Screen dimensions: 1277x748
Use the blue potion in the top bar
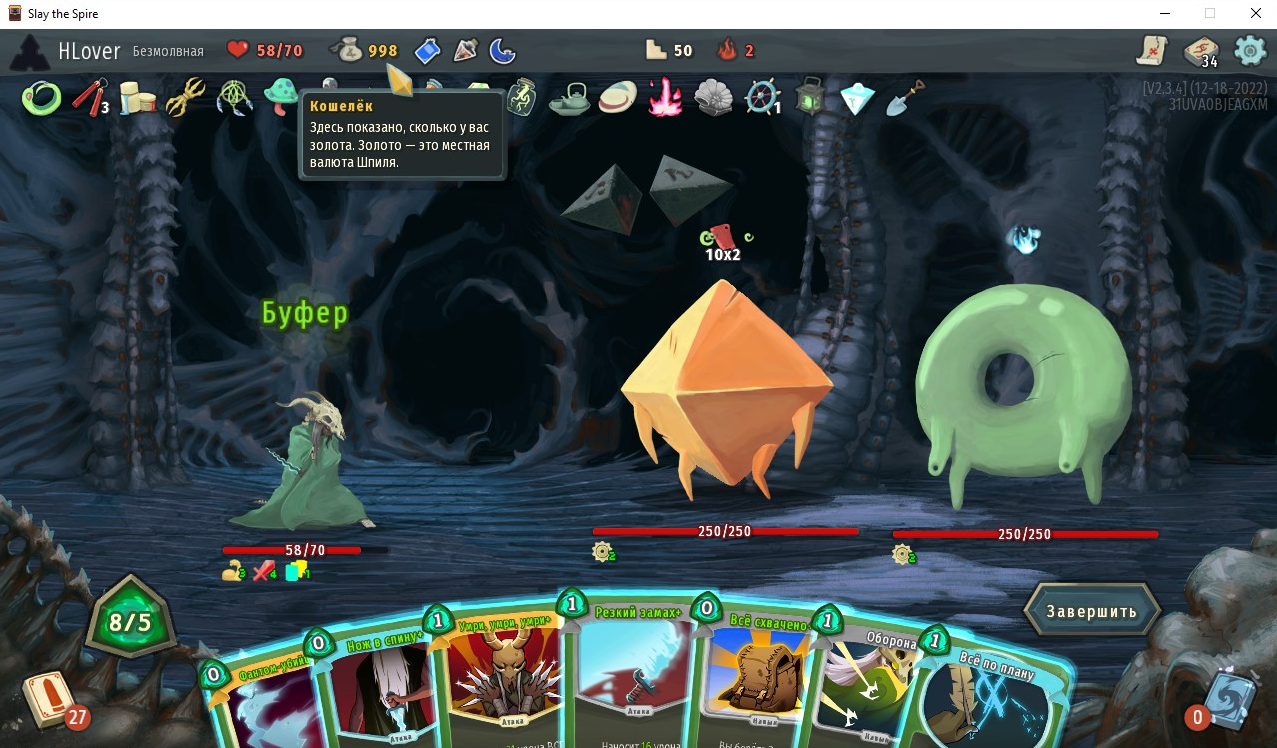click(x=427, y=49)
